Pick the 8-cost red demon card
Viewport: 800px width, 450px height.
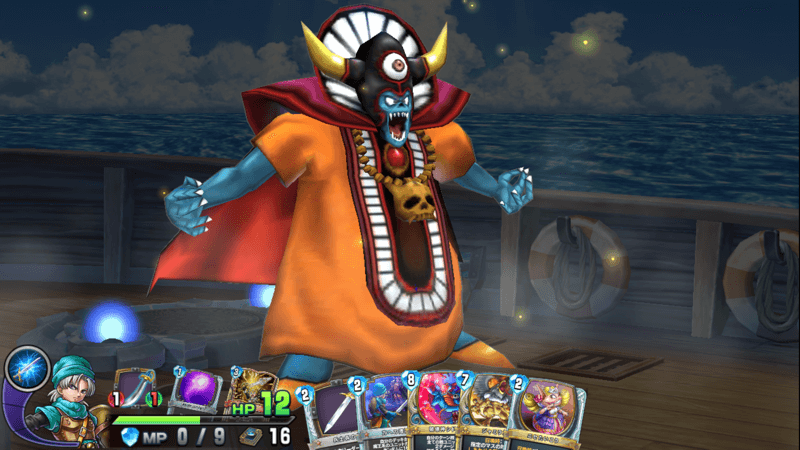(x=438, y=415)
